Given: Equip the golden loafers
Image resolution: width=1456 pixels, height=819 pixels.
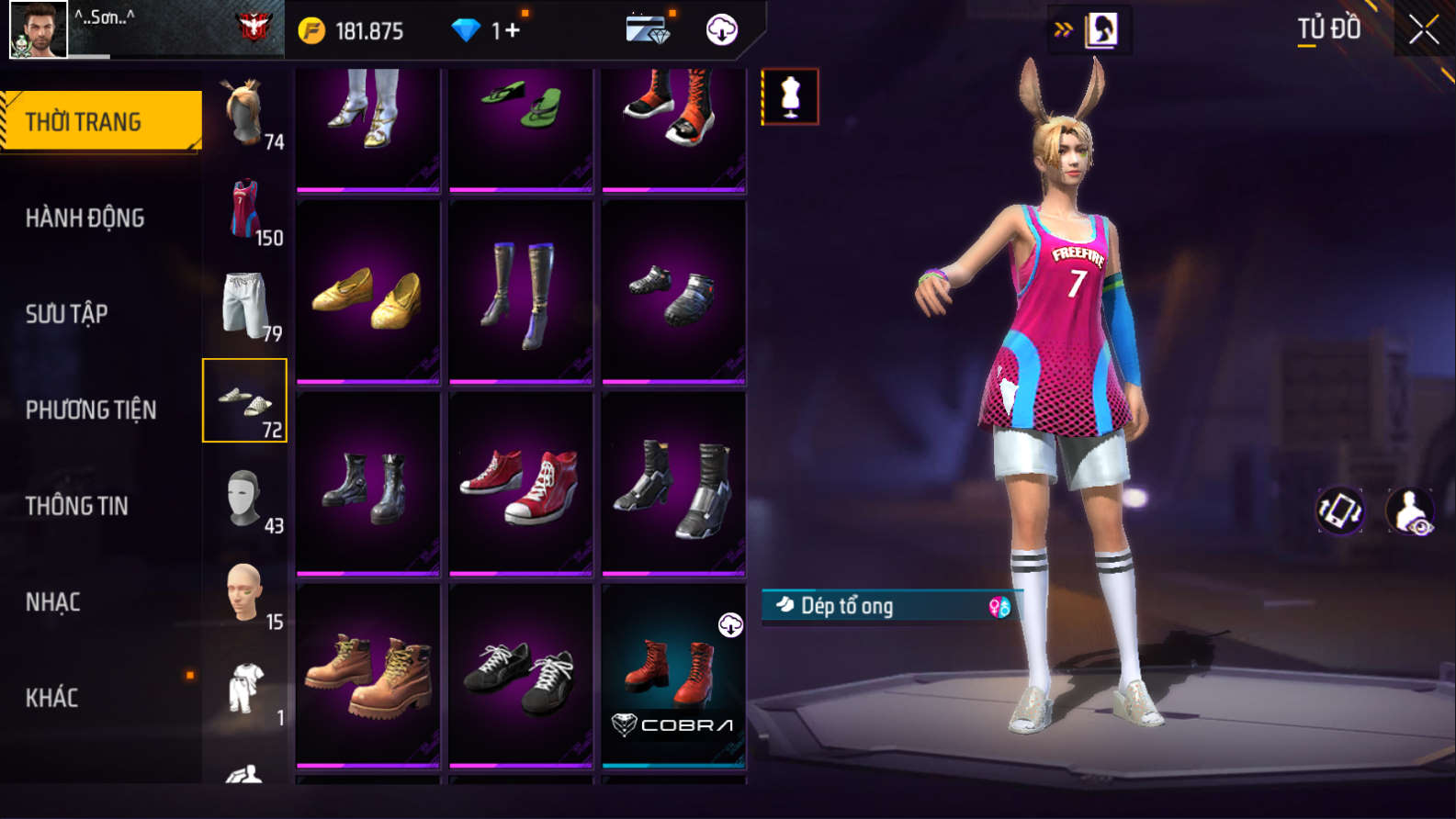Looking at the screenshot, I should pyautogui.click(x=367, y=292).
